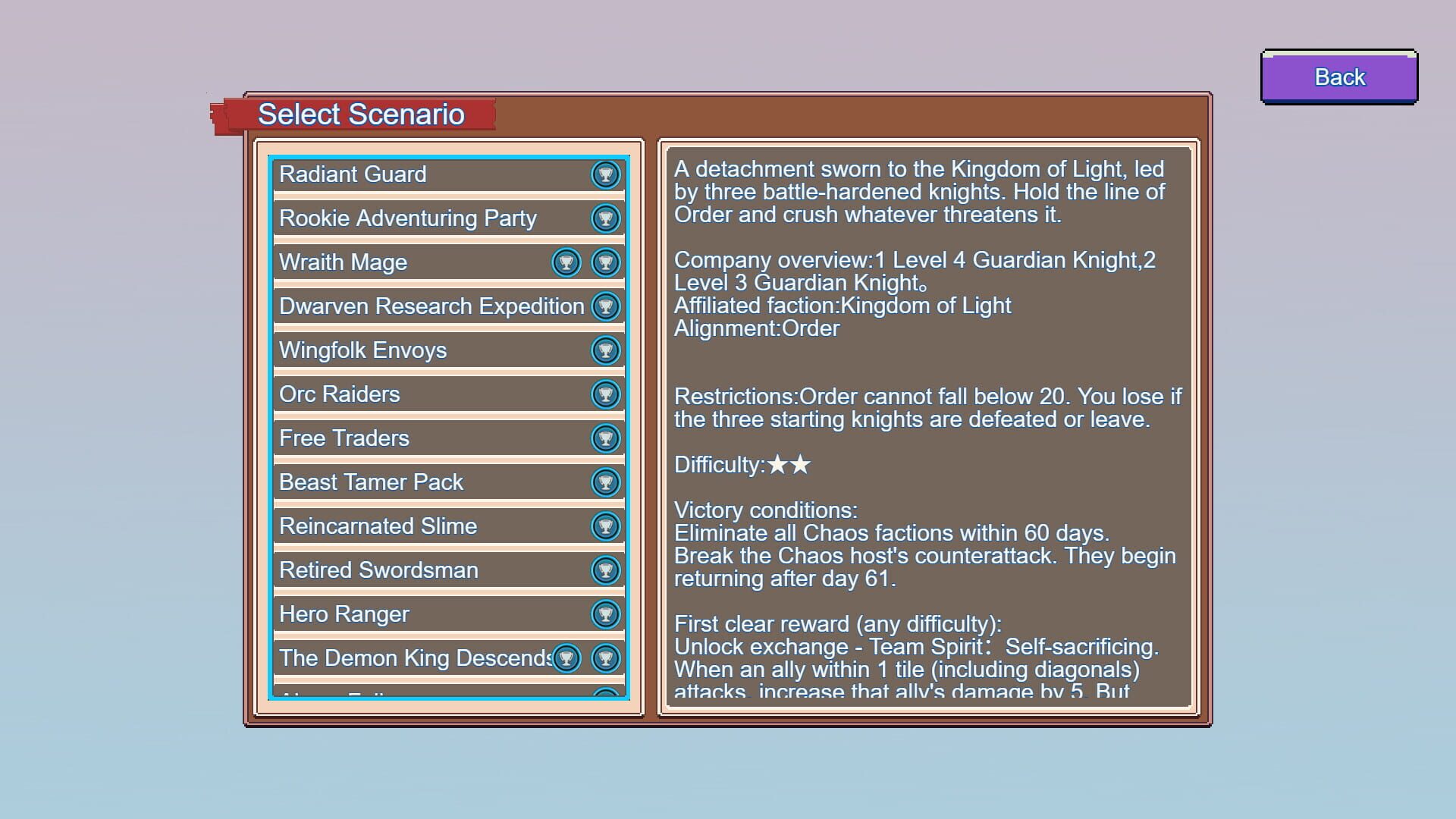Click the trophy icon beside Radiant Guard

point(604,174)
